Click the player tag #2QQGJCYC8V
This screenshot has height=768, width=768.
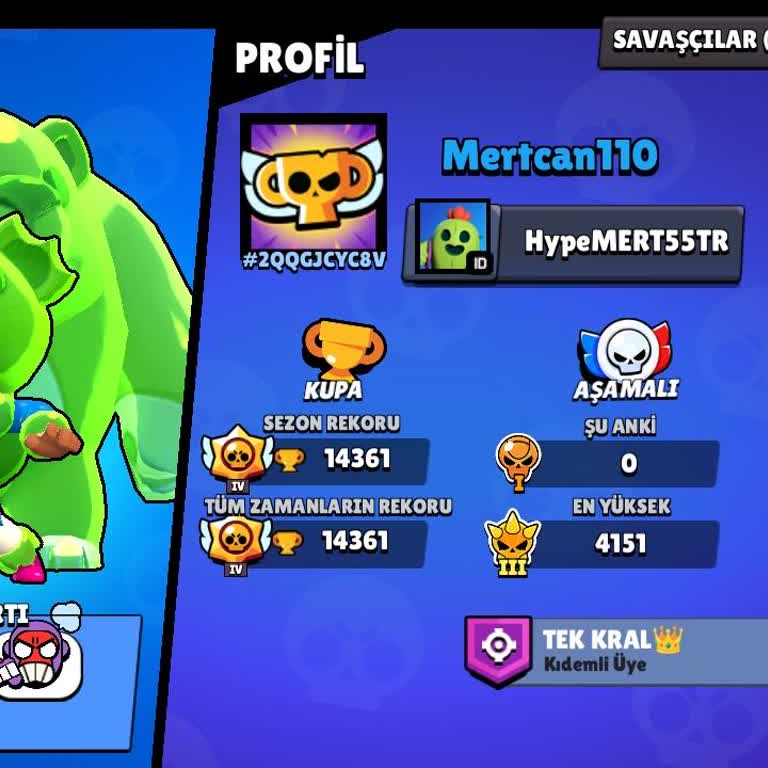click(x=313, y=261)
